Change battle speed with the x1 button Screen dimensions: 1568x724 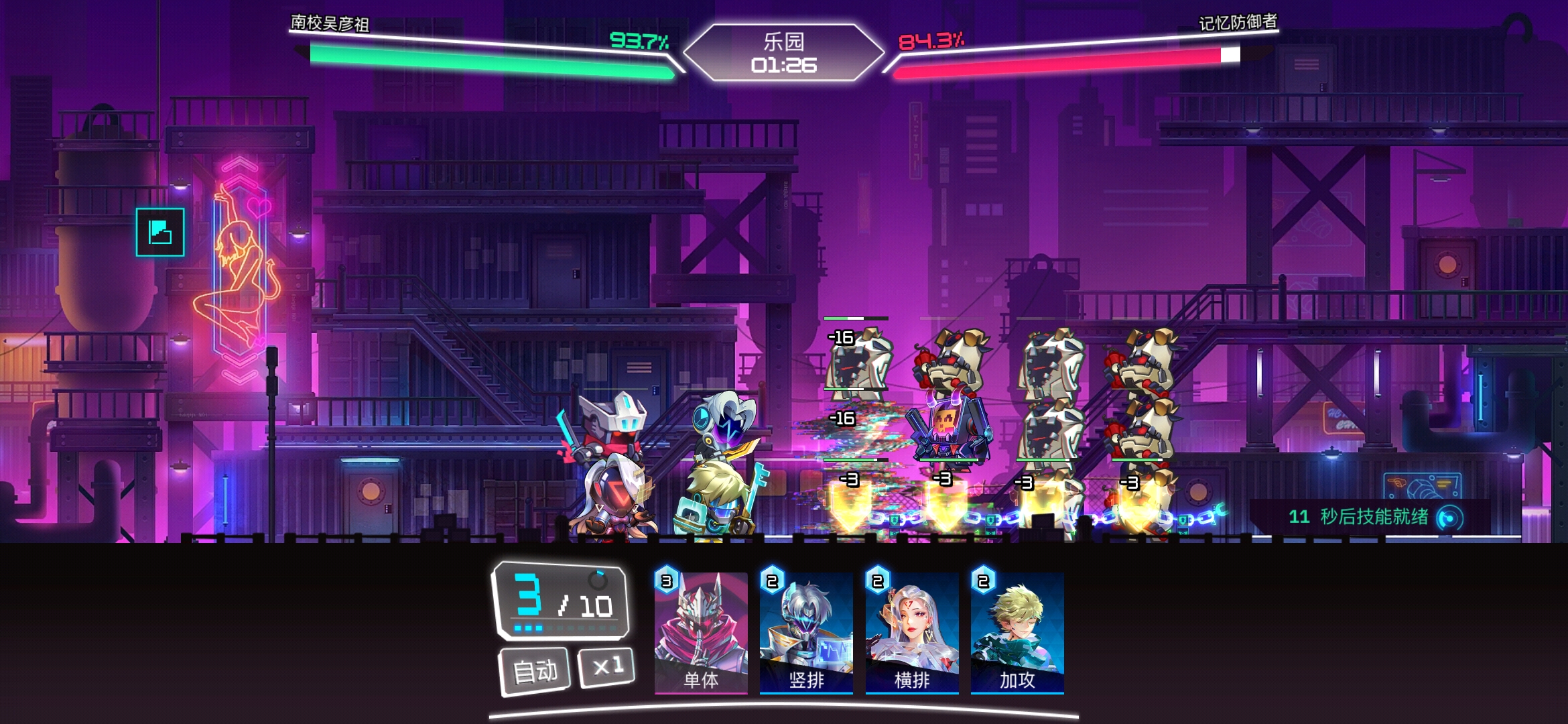click(607, 666)
